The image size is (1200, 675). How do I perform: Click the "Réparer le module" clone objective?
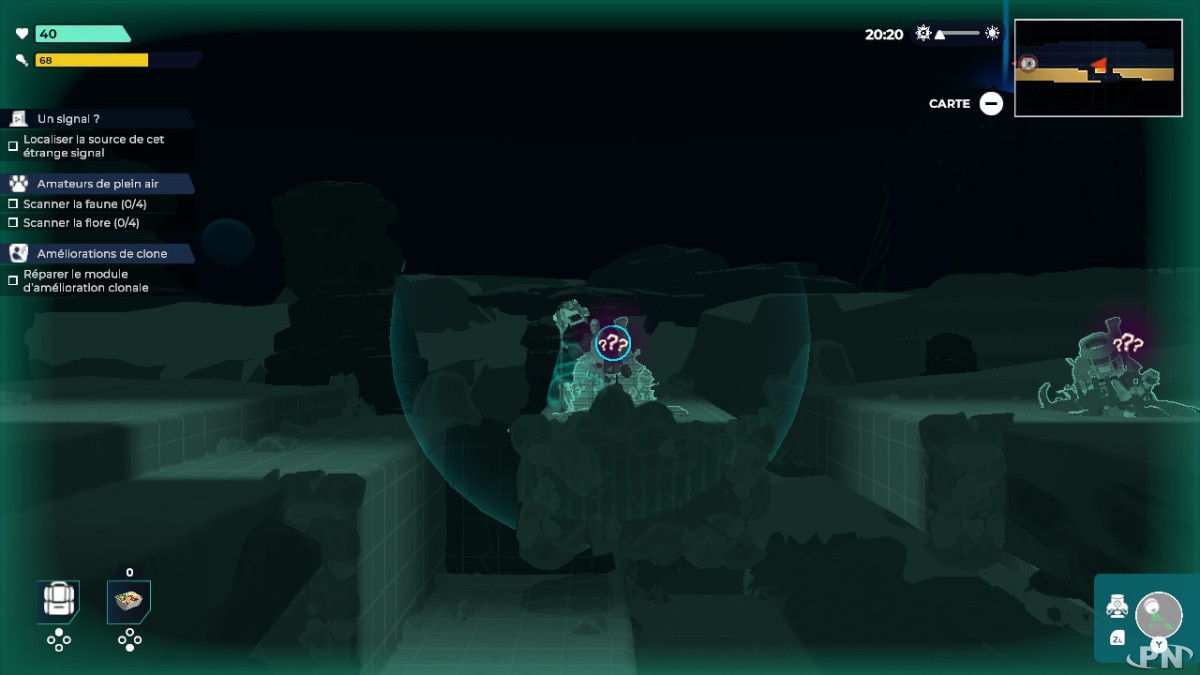[85, 281]
